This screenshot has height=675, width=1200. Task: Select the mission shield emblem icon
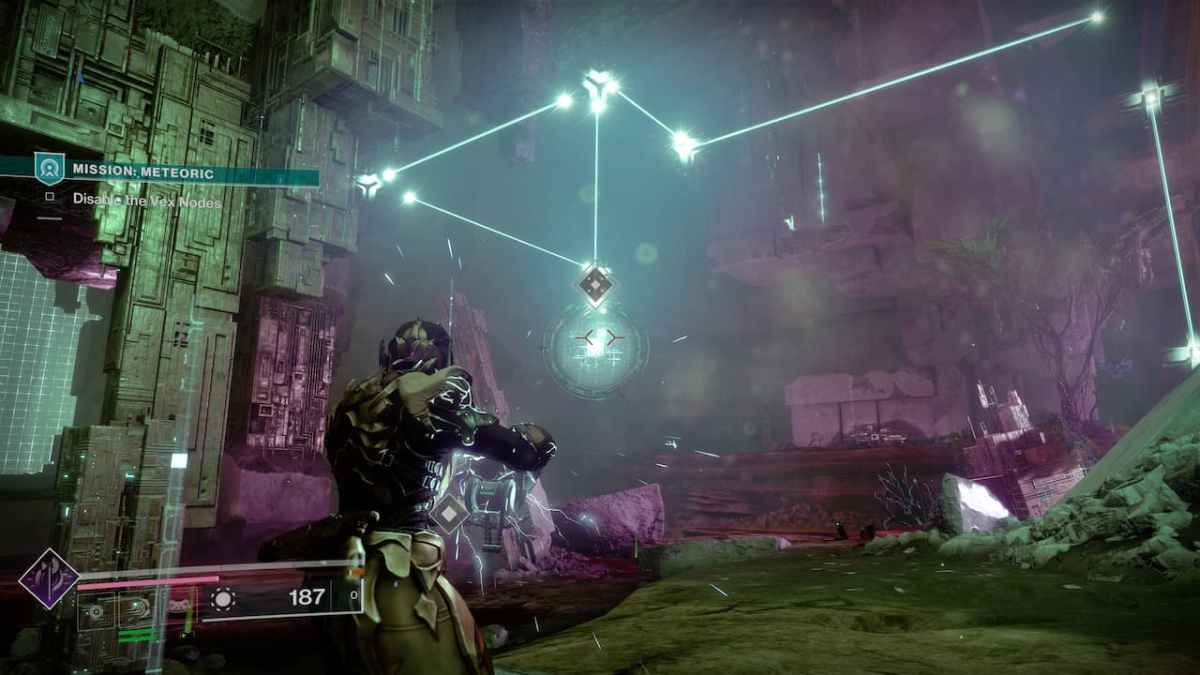pos(49,169)
